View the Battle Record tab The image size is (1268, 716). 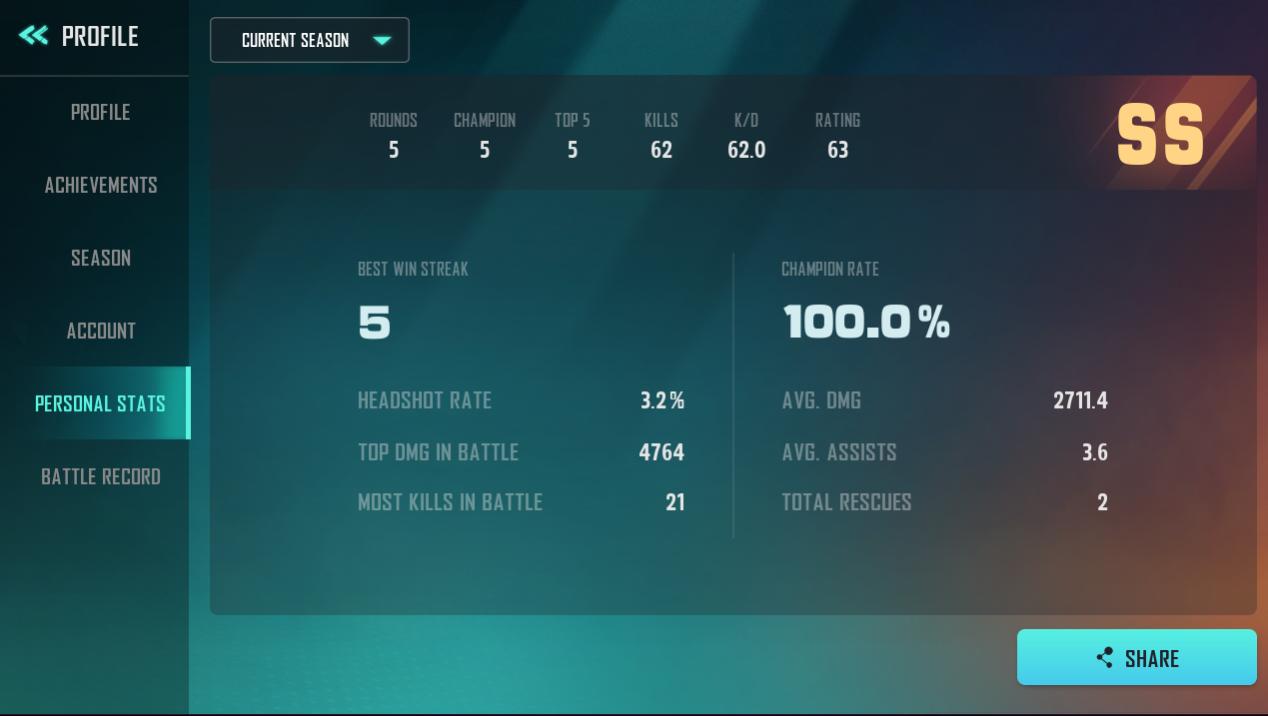(x=100, y=476)
